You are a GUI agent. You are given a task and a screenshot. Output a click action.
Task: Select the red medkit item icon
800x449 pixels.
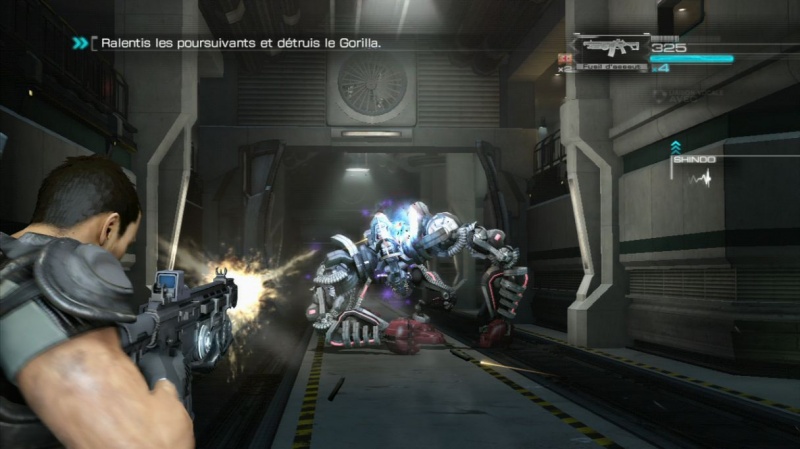[x=565, y=60]
